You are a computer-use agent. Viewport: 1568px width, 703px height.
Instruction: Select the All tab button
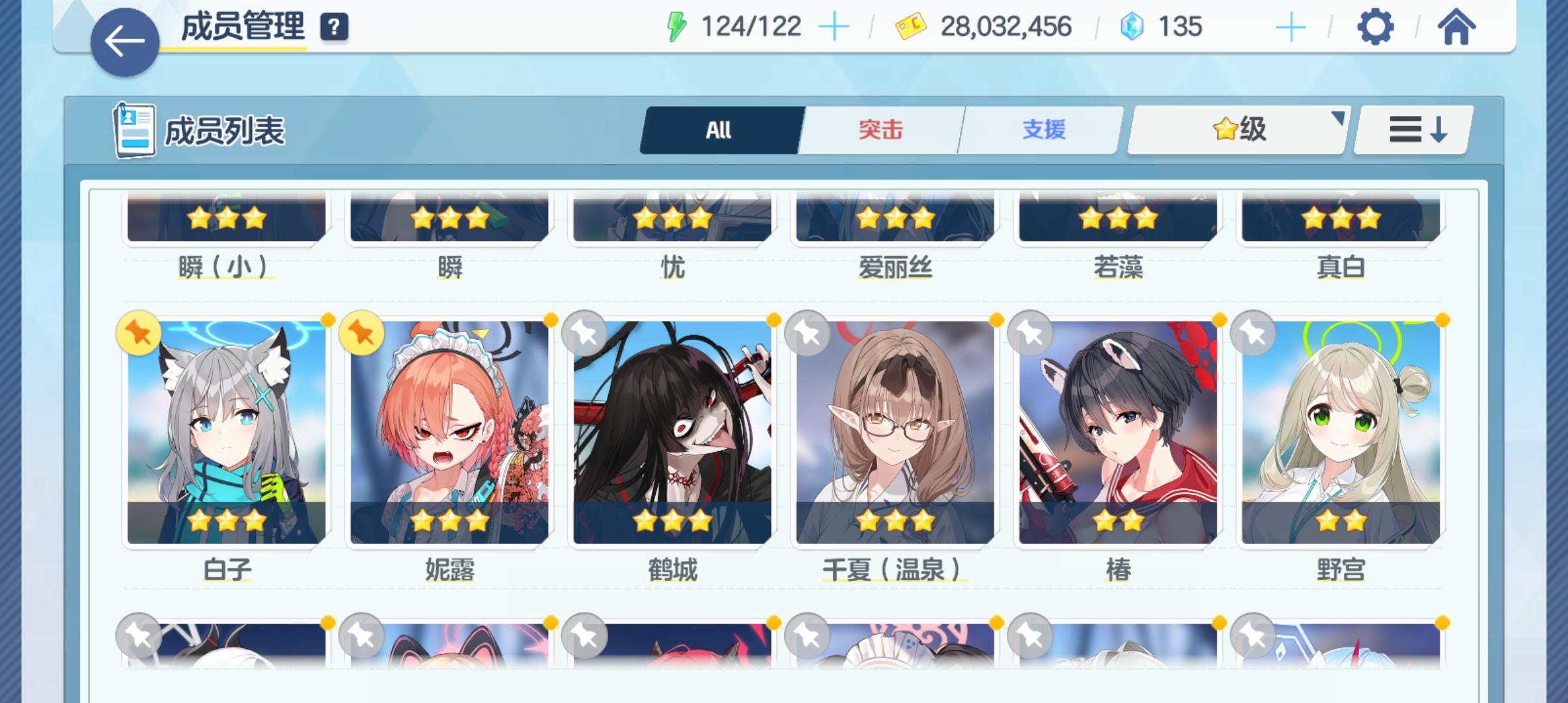click(x=719, y=130)
